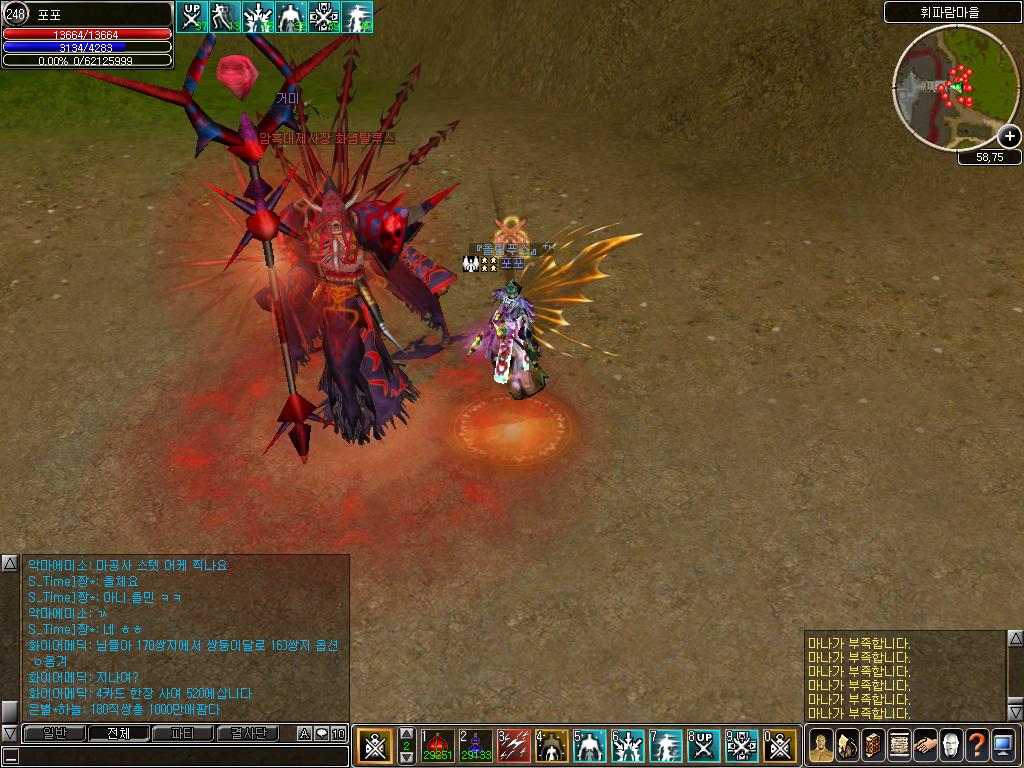Select the 전체 chat tab
The width and height of the screenshot is (1024, 768).
pyautogui.click(x=118, y=734)
